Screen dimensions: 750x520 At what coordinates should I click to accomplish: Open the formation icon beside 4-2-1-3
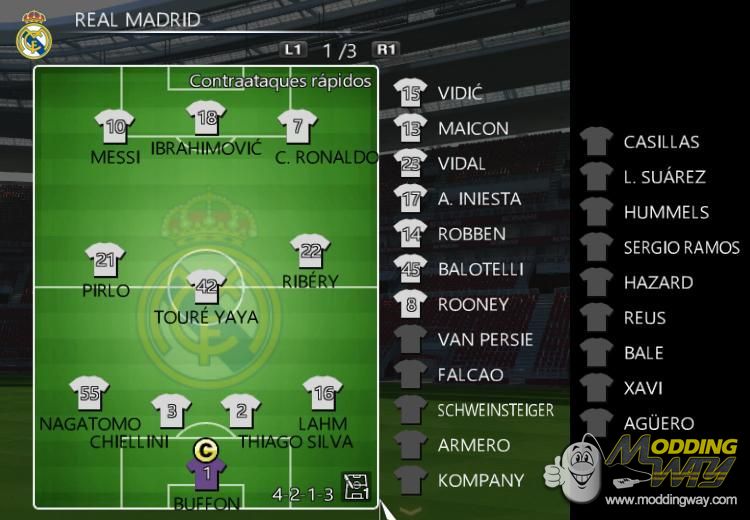[x=356, y=487]
